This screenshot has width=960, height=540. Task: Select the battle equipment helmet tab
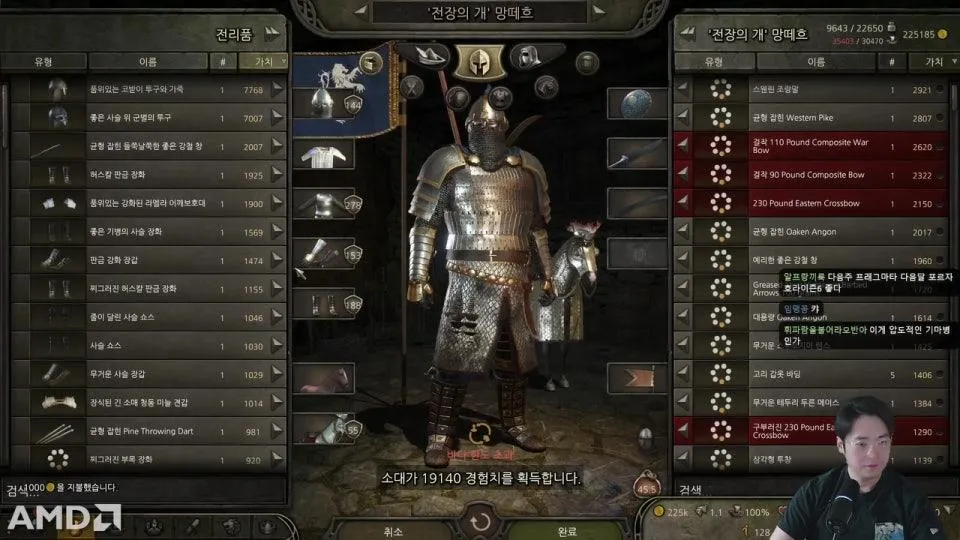tap(479, 58)
